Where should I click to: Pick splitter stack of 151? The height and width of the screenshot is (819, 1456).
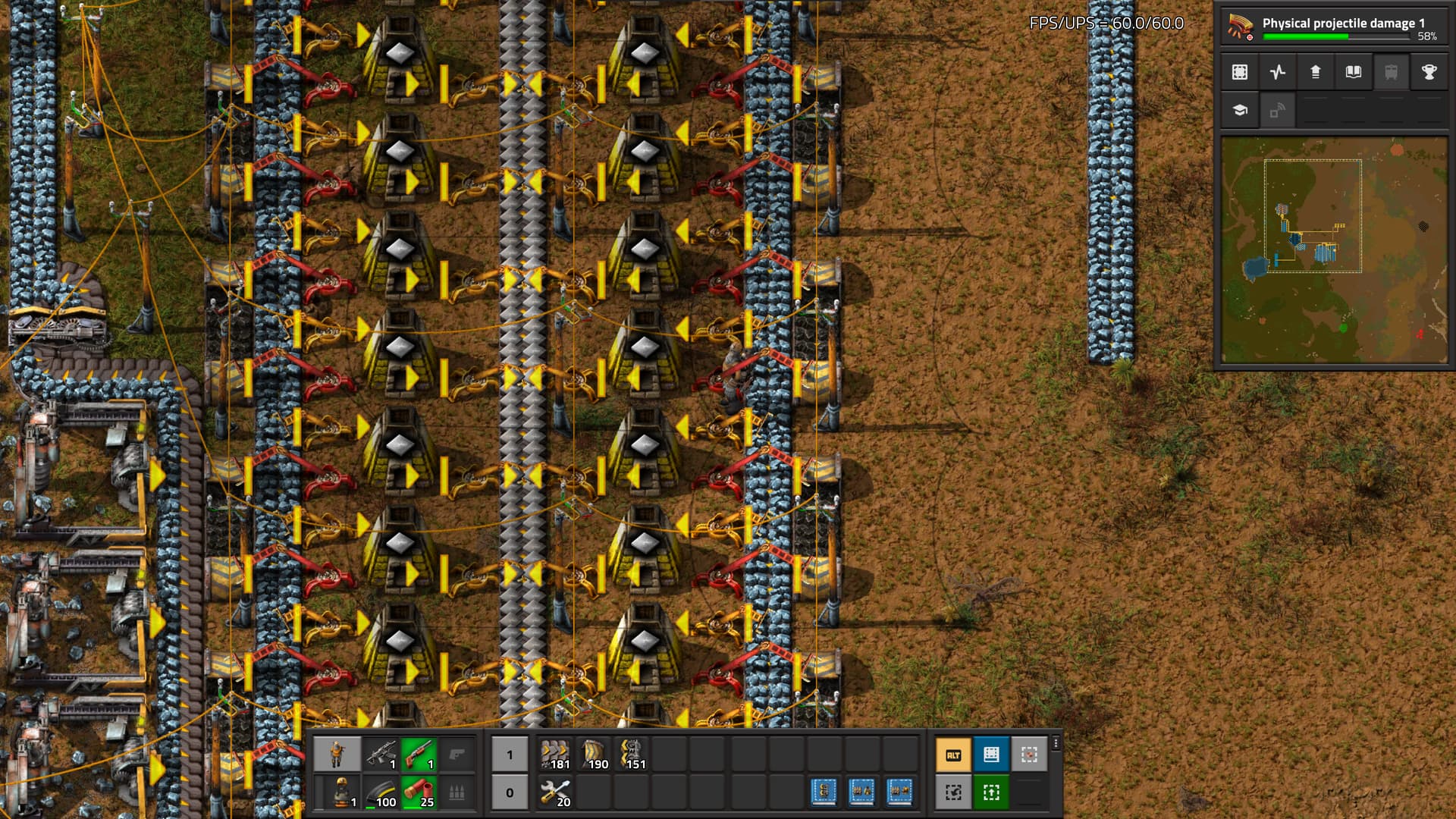631,755
